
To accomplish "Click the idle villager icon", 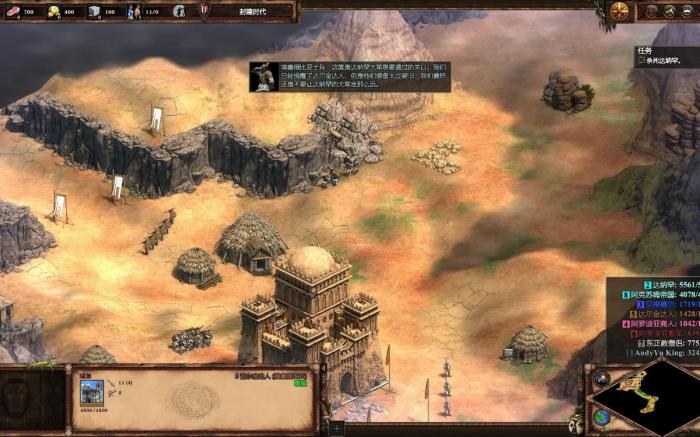I will tap(179, 12).
